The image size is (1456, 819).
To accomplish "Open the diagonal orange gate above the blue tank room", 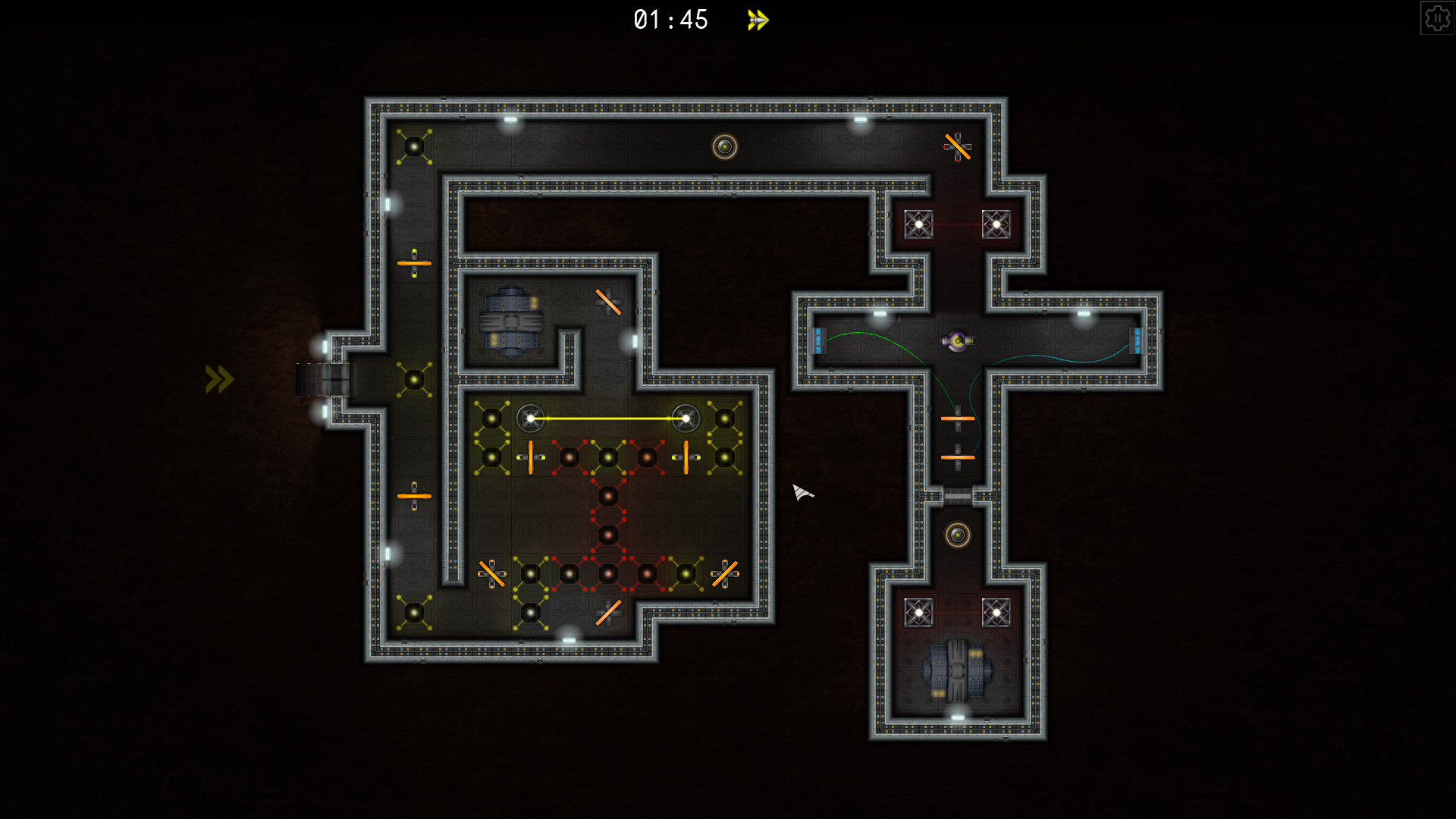I will (x=609, y=301).
